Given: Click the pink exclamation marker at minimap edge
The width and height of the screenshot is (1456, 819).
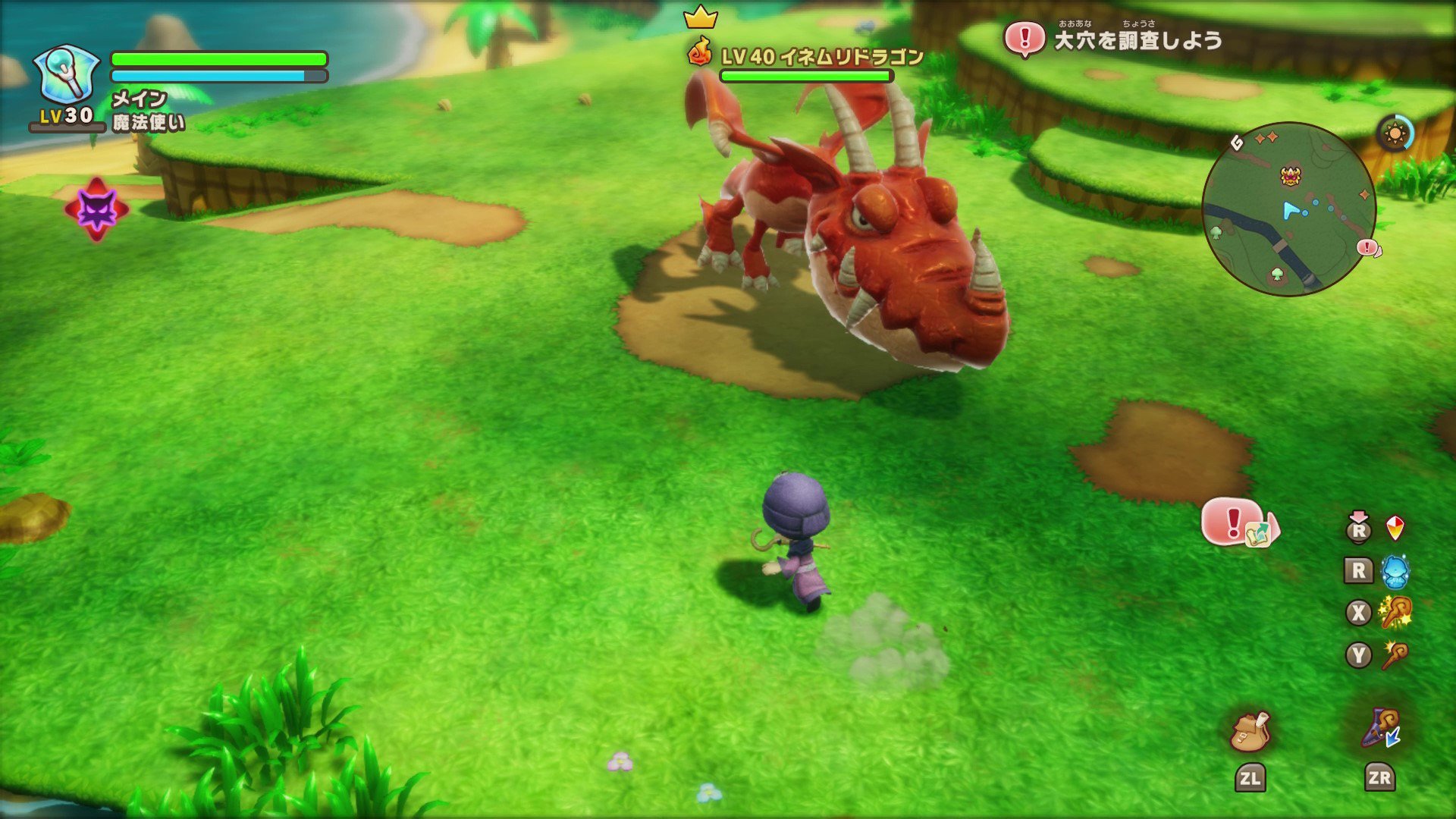Looking at the screenshot, I should click(x=1367, y=247).
